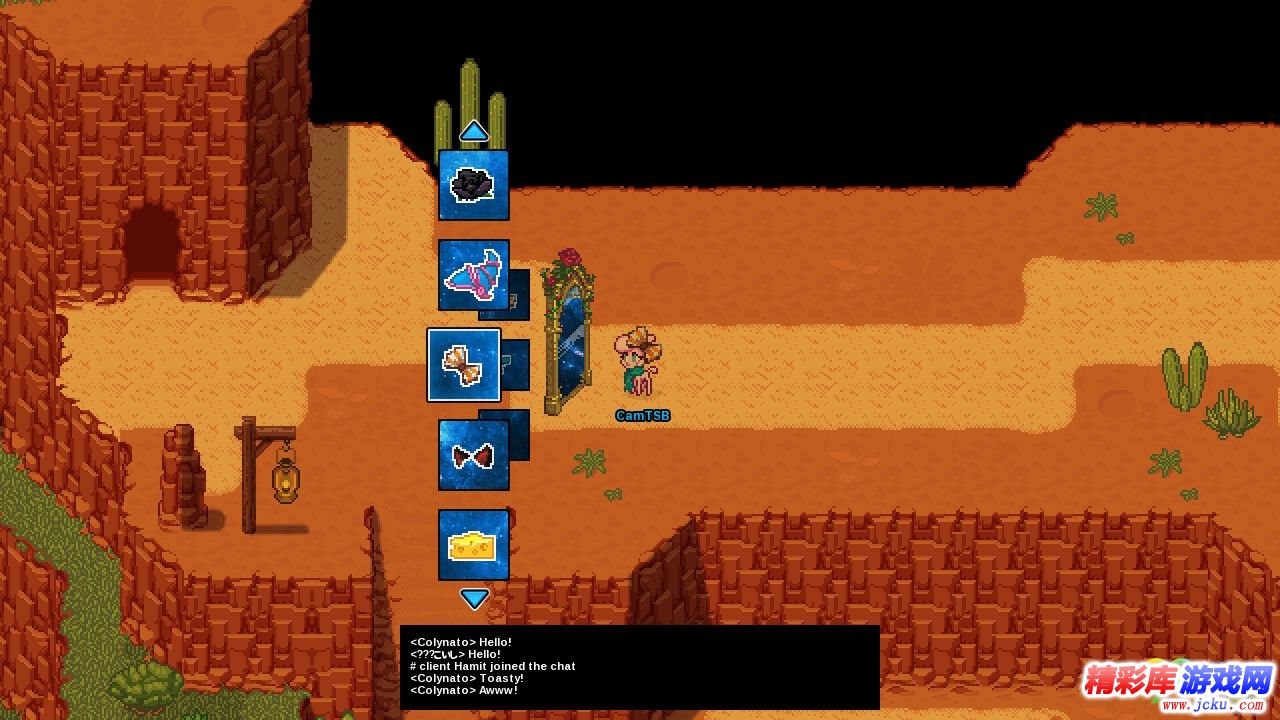This screenshot has height=720, width=1280.
Task: Select the black rose item slot
Action: (474, 185)
